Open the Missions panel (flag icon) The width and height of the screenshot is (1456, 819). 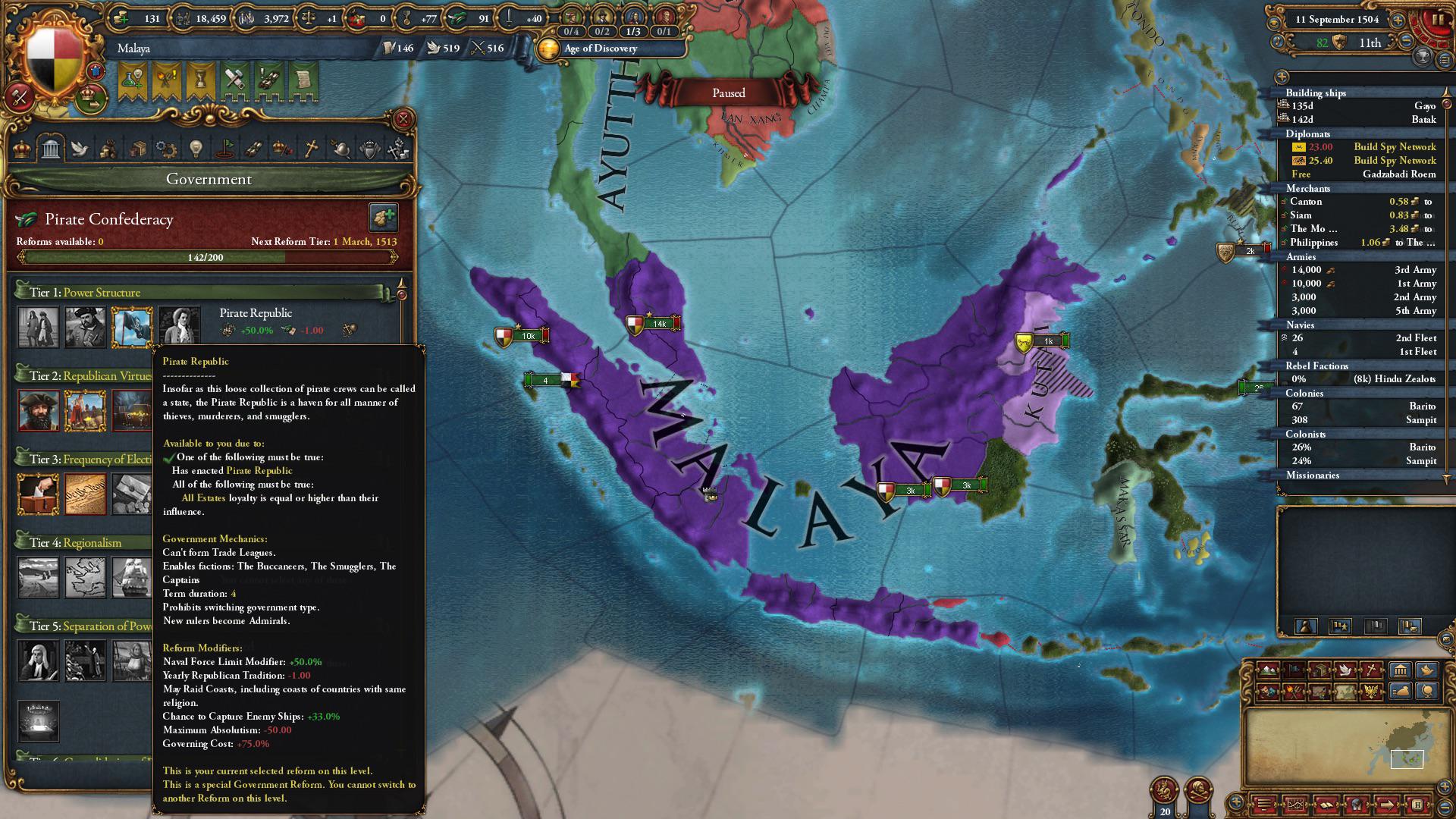[227, 148]
